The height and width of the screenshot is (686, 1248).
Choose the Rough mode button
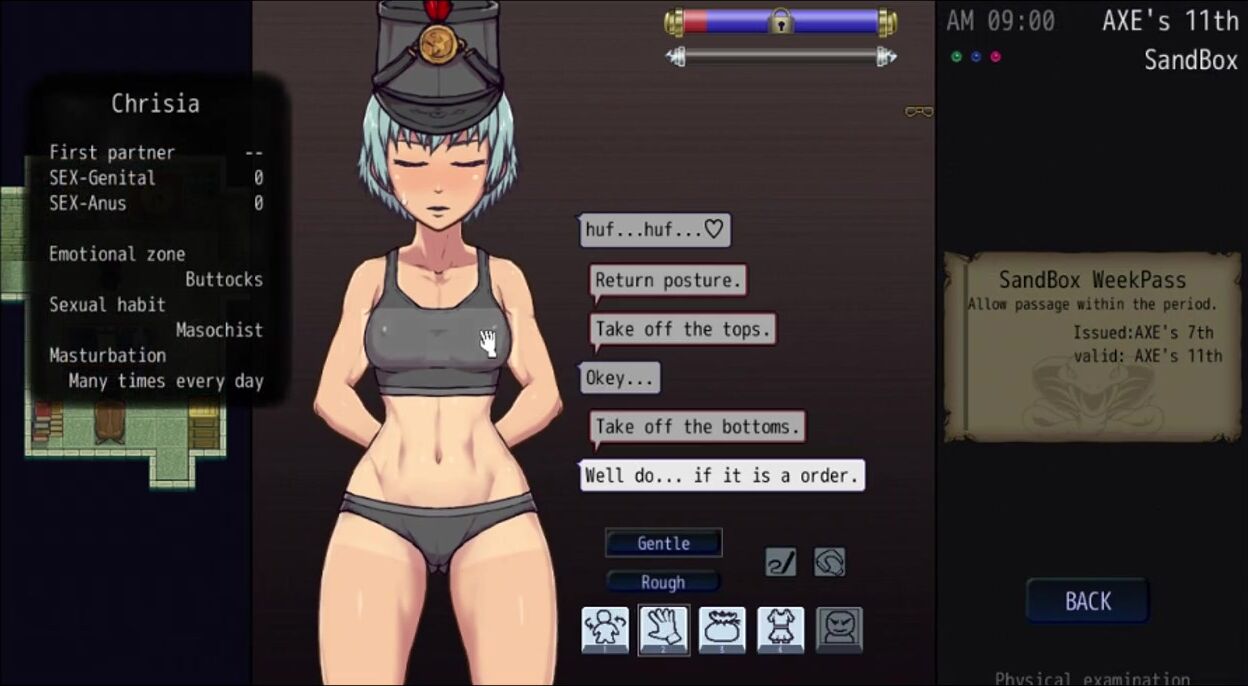coord(663,582)
